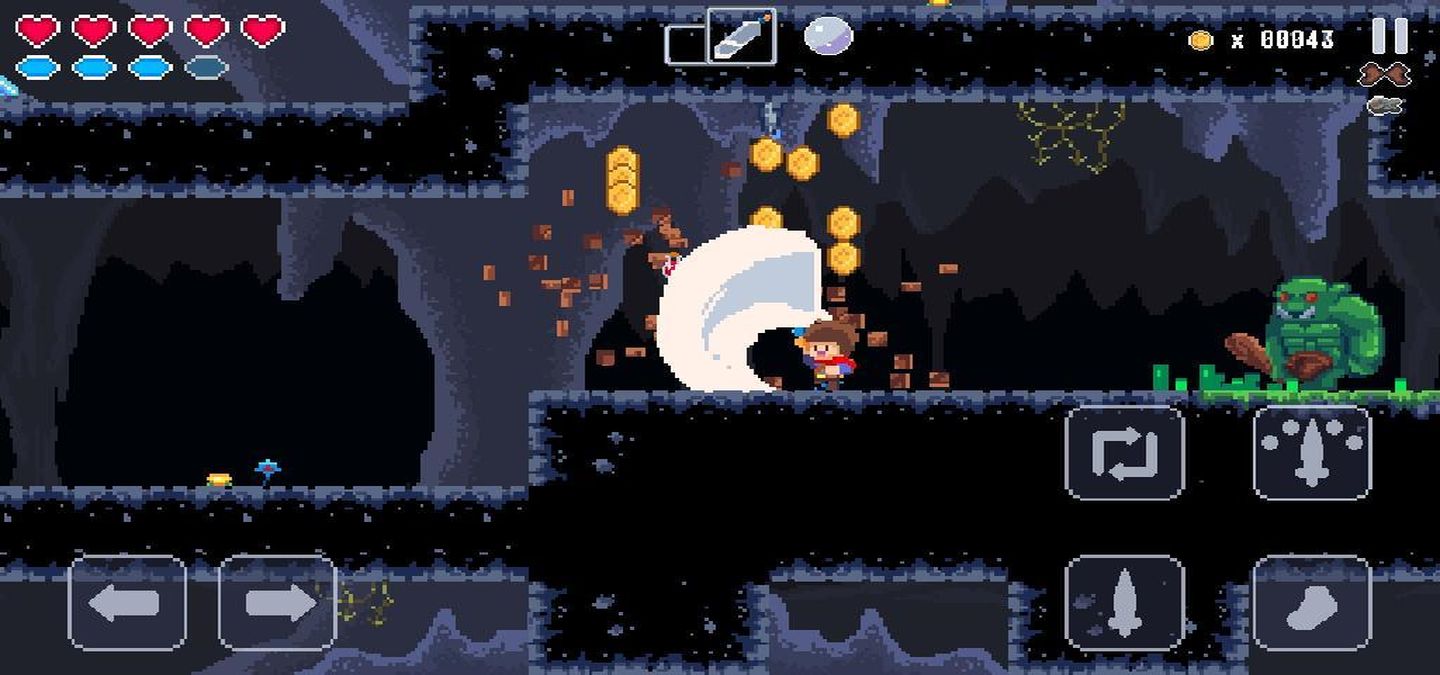The image size is (1440, 675).
Task: Tap the weapon swap arrows button
Action: pyautogui.click(x=1124, y=453)
